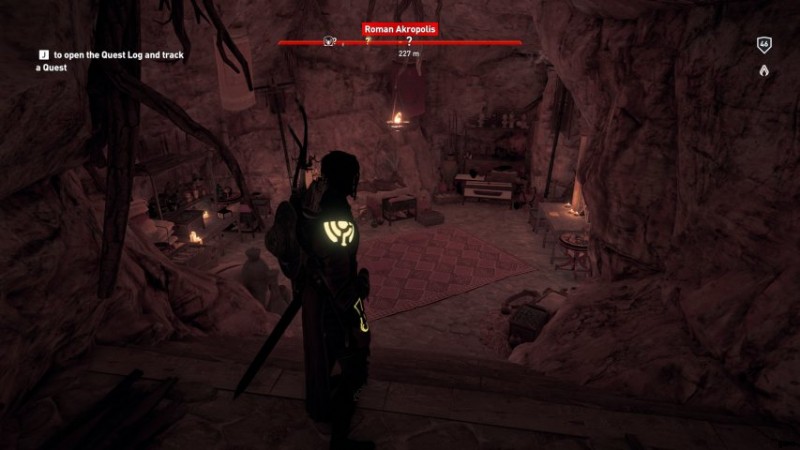Click the Roman Akropolis location label
The width and height of the screenshot is (800, 450).
[x=400, y=30]
